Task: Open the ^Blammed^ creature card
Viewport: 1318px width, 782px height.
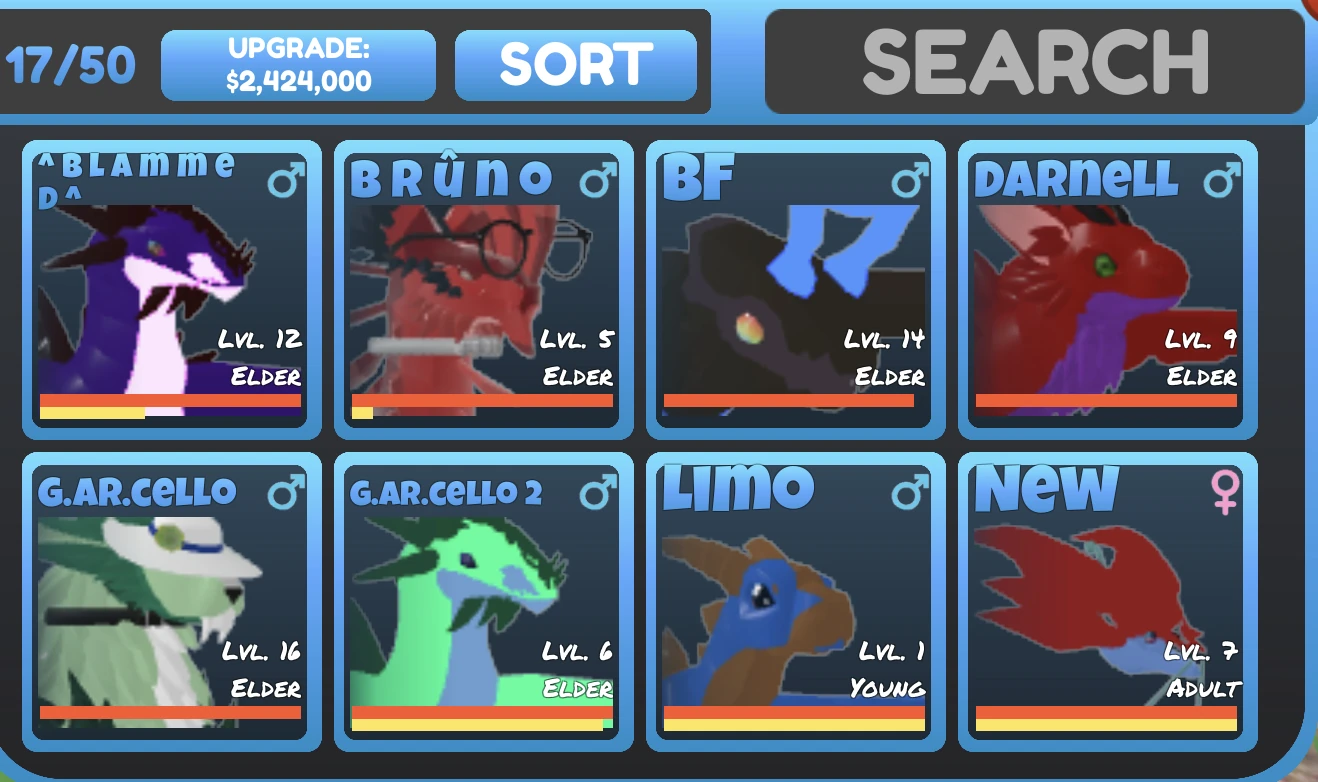Action: coord(170,290)
